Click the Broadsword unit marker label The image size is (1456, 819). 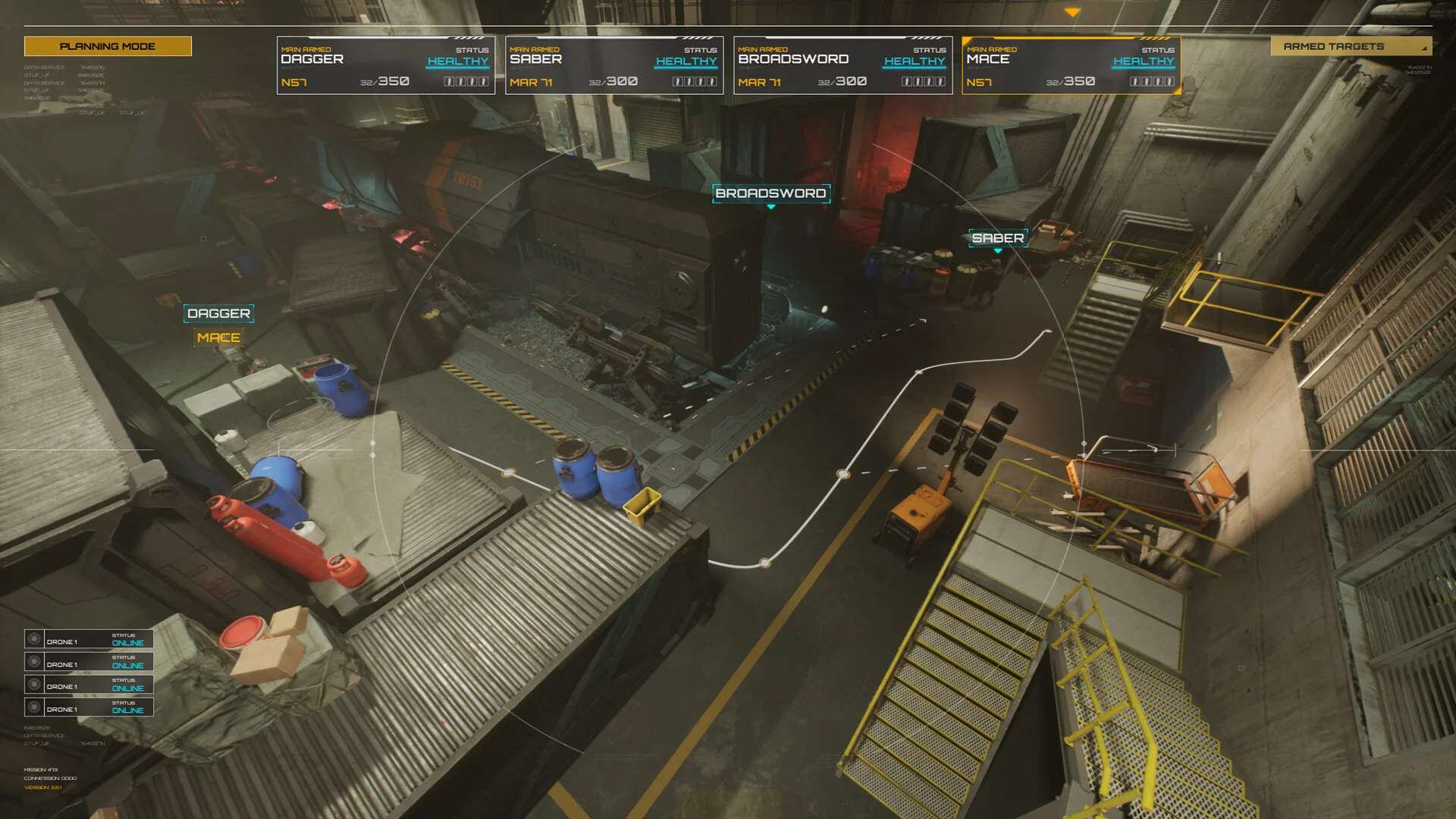pyautogui.click(x=770, y=193)
